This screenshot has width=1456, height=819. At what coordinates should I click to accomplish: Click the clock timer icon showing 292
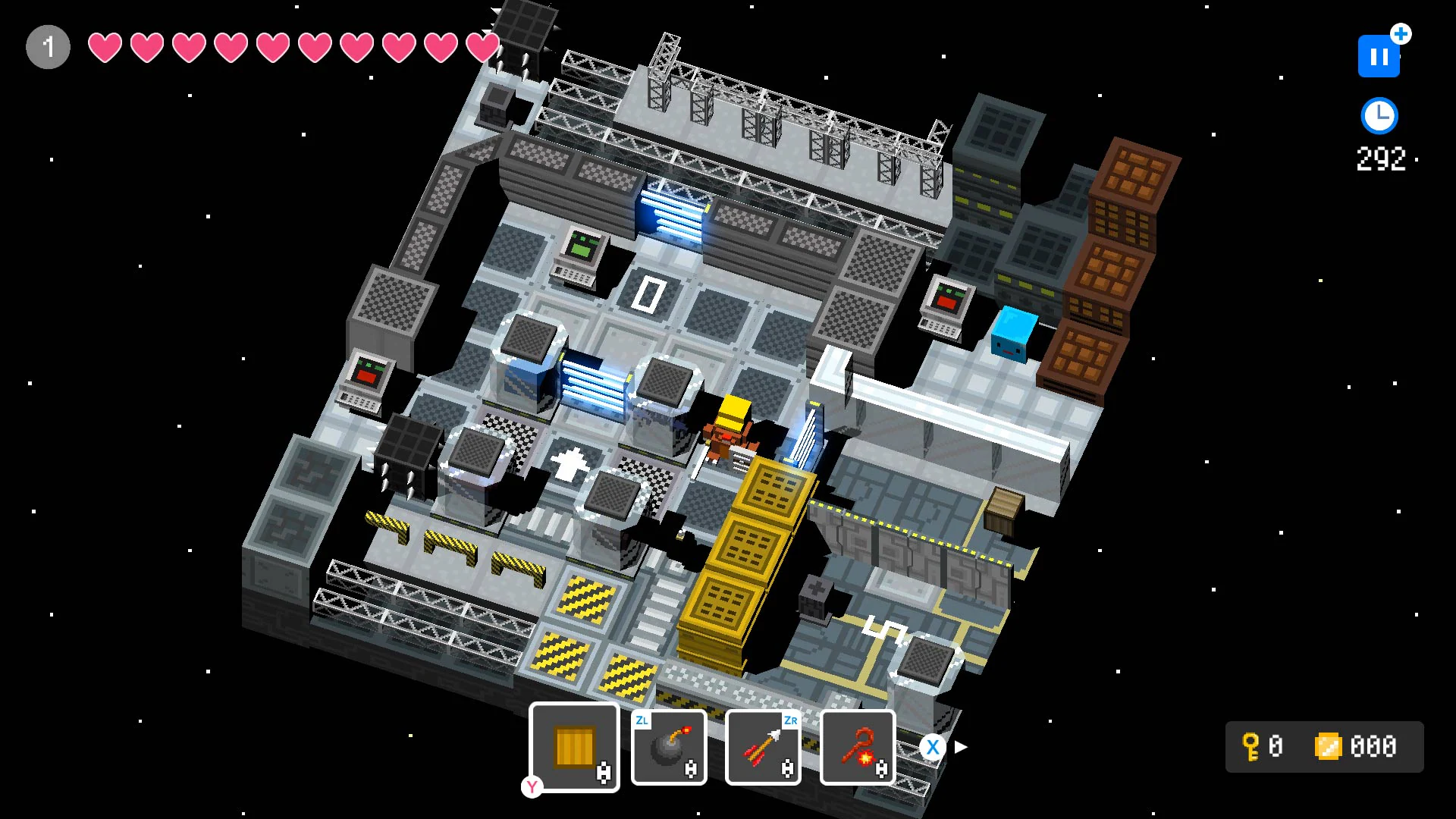point(1379,116)
